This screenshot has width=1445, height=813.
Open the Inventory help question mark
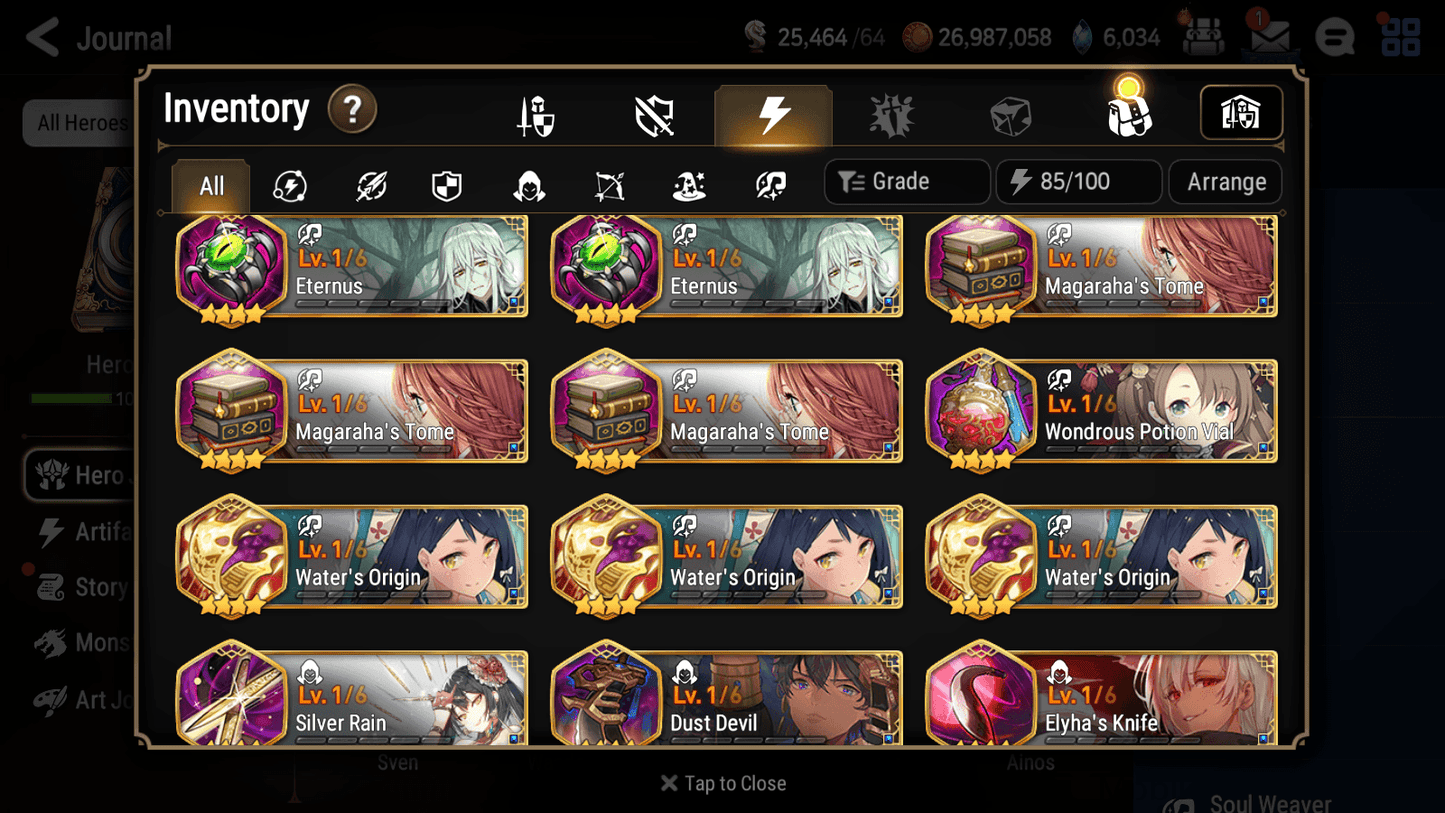click(x=352, y=110)
